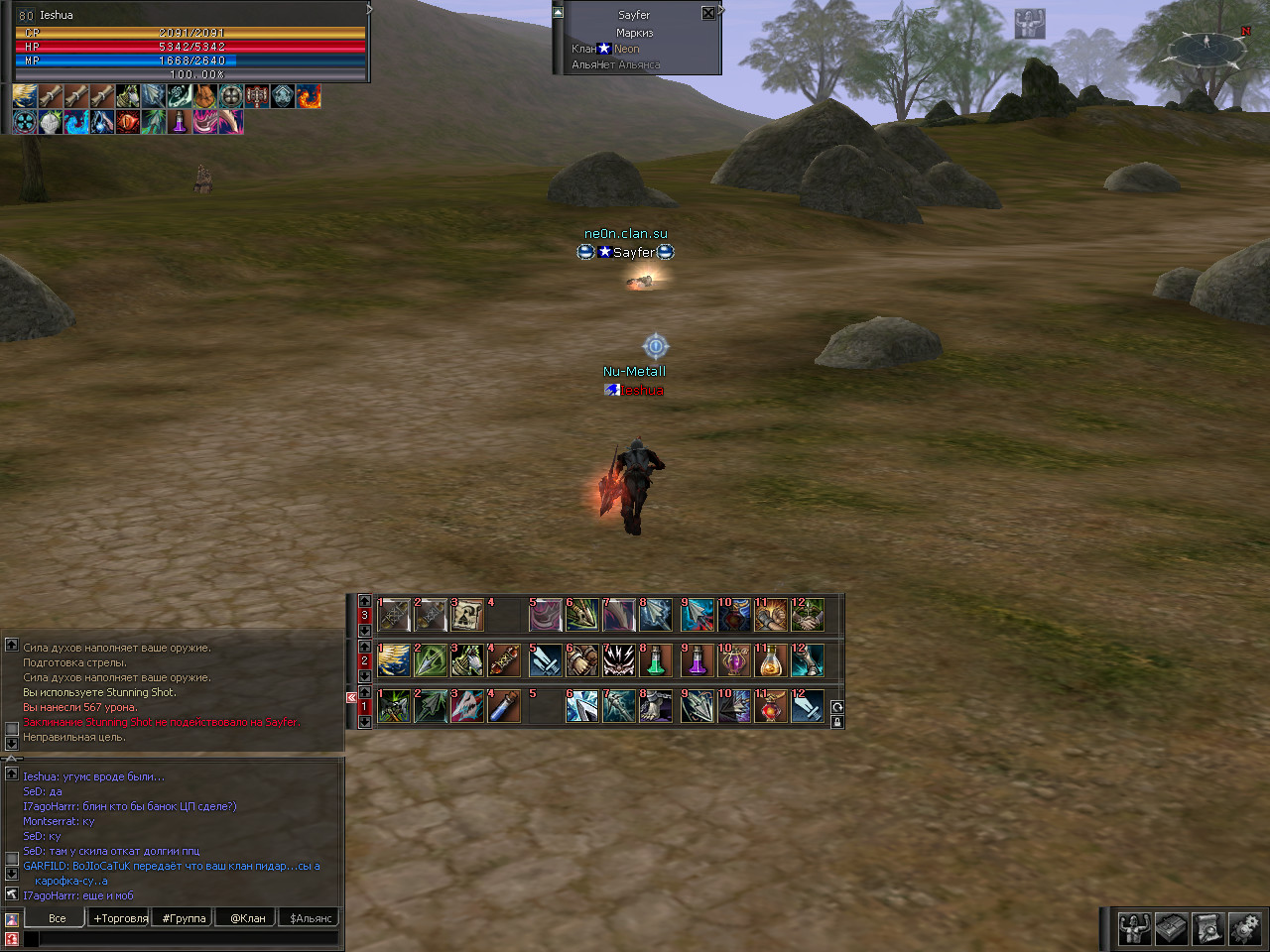Switch to the +Торговля chat tab

pos(120,918)
